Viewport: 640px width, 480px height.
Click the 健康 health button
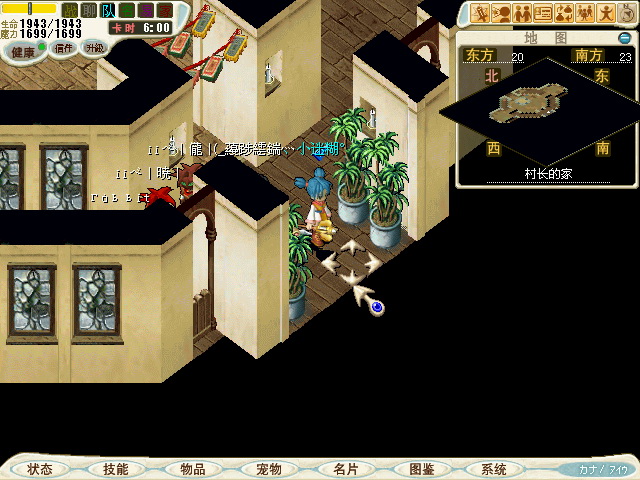(22, 49)
